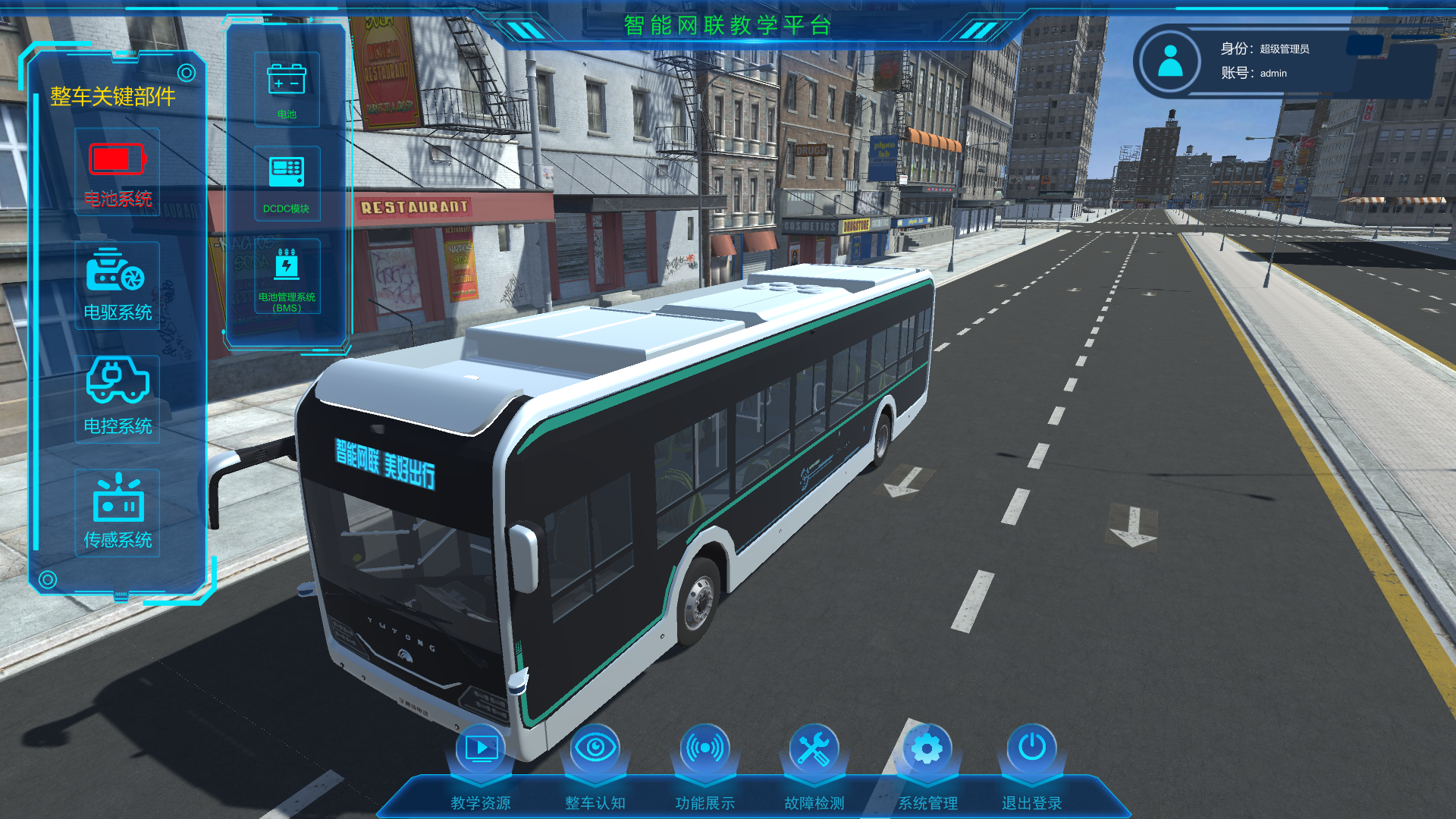Launch 故障检测 fault detection
This screenshot has width=1456, height=819.
tap(814, 766)
